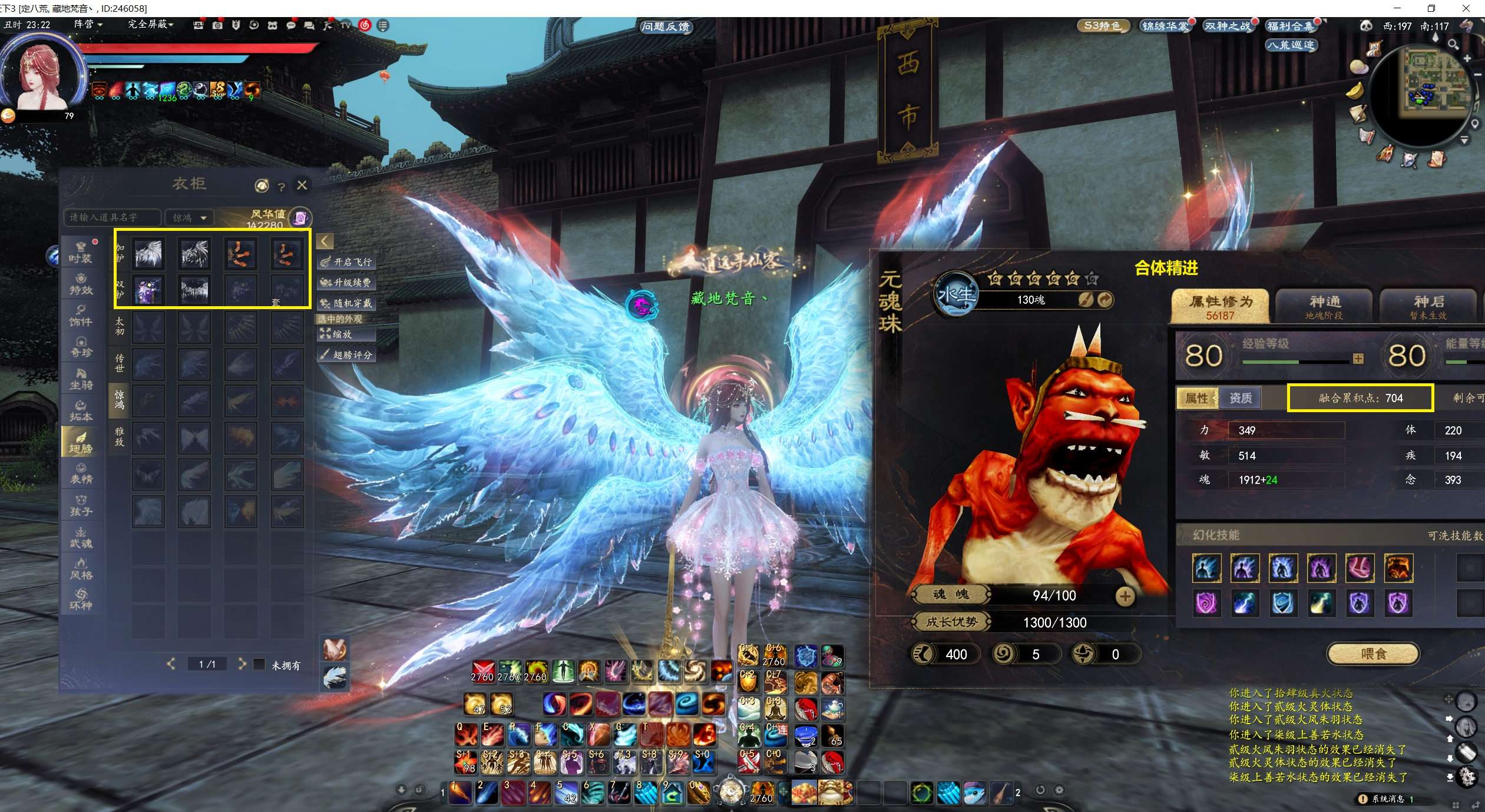The image size is (1485, 812).
Task: Click the 开启飞行 button
Action: (346, 262)
